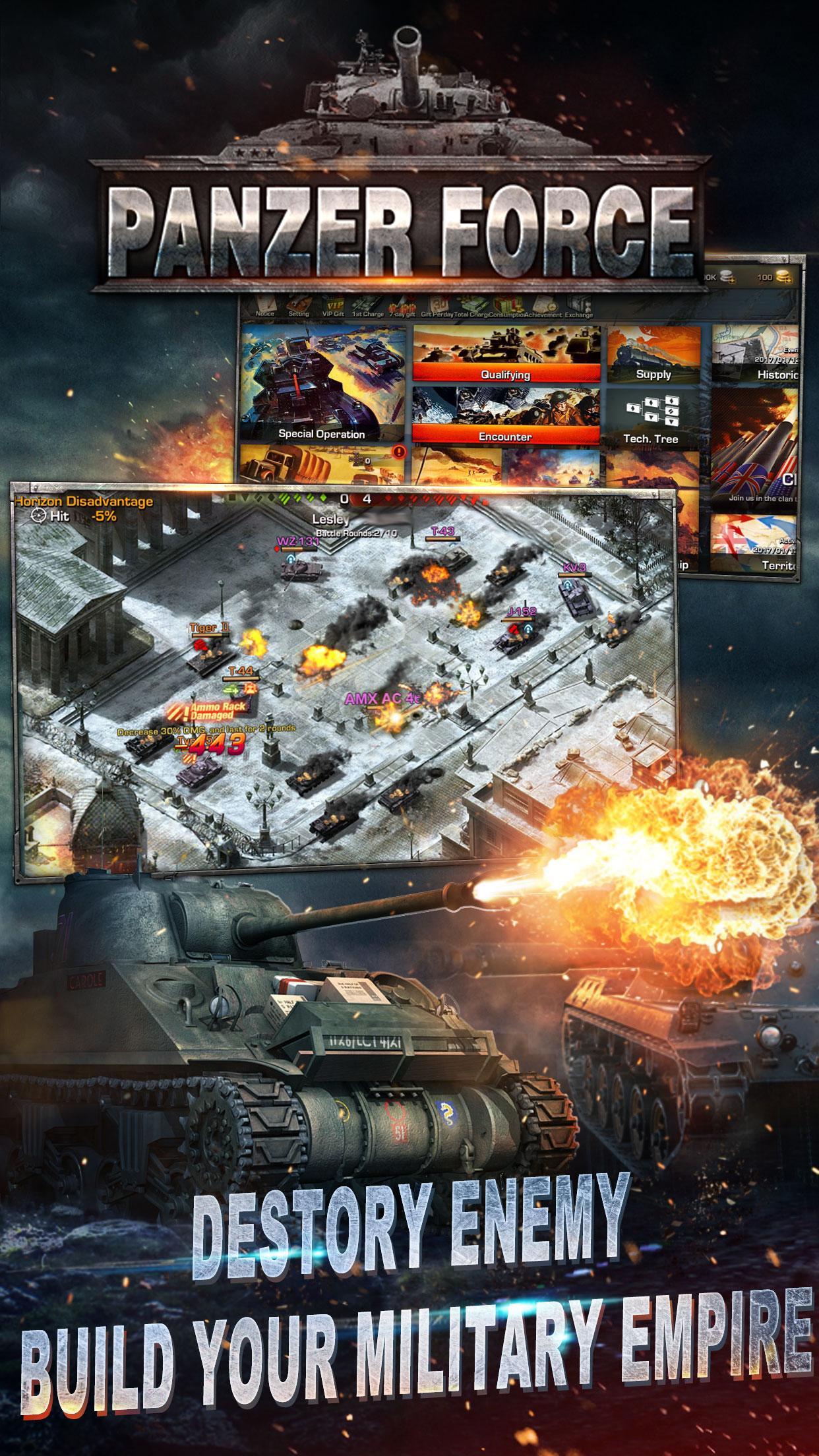This screenshot has width=819, height=1456.
Task: Open the Setting menu
Action: pyautogui.click(x=299, y=307)
